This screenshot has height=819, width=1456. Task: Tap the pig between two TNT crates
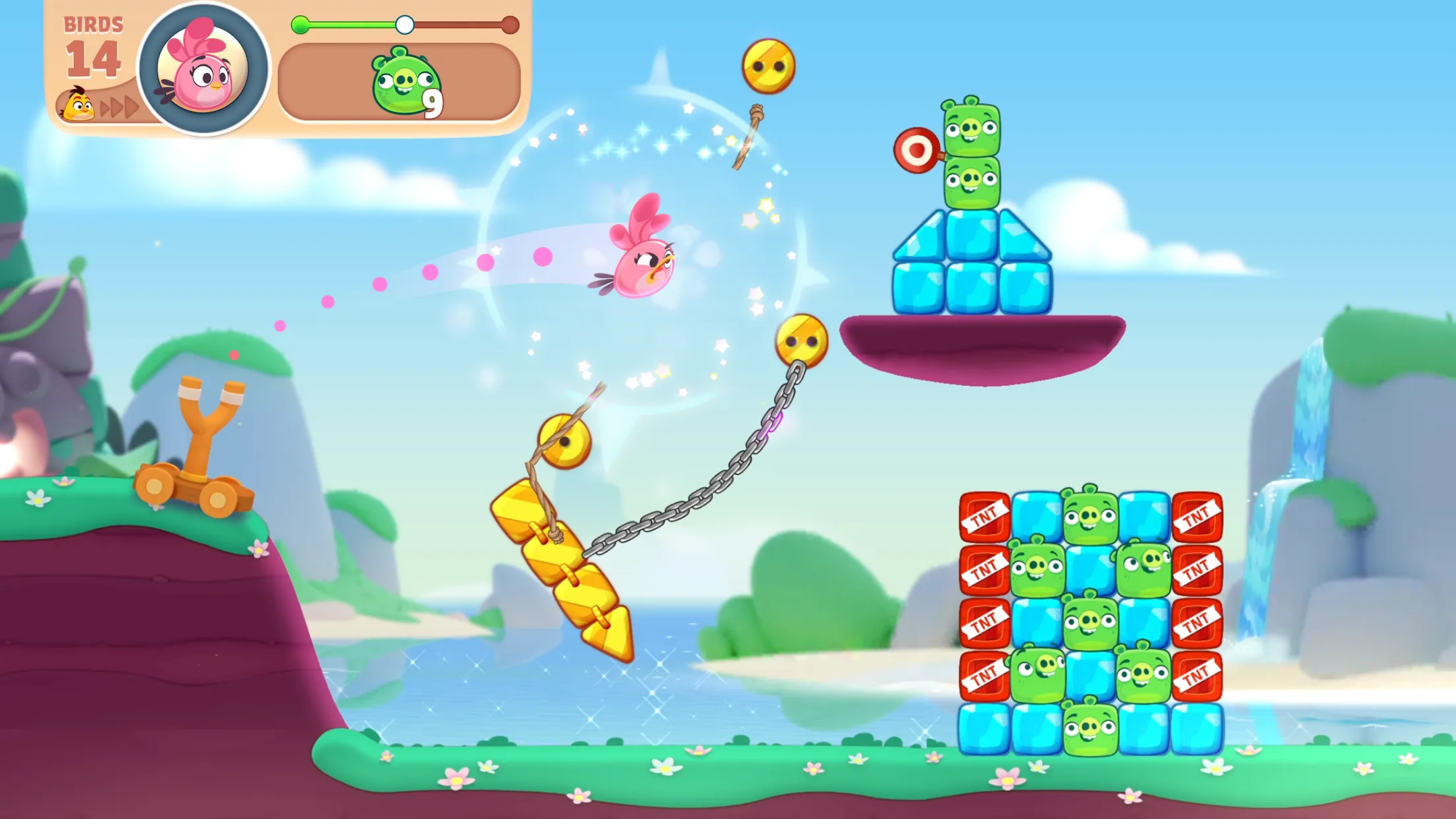1089,621
